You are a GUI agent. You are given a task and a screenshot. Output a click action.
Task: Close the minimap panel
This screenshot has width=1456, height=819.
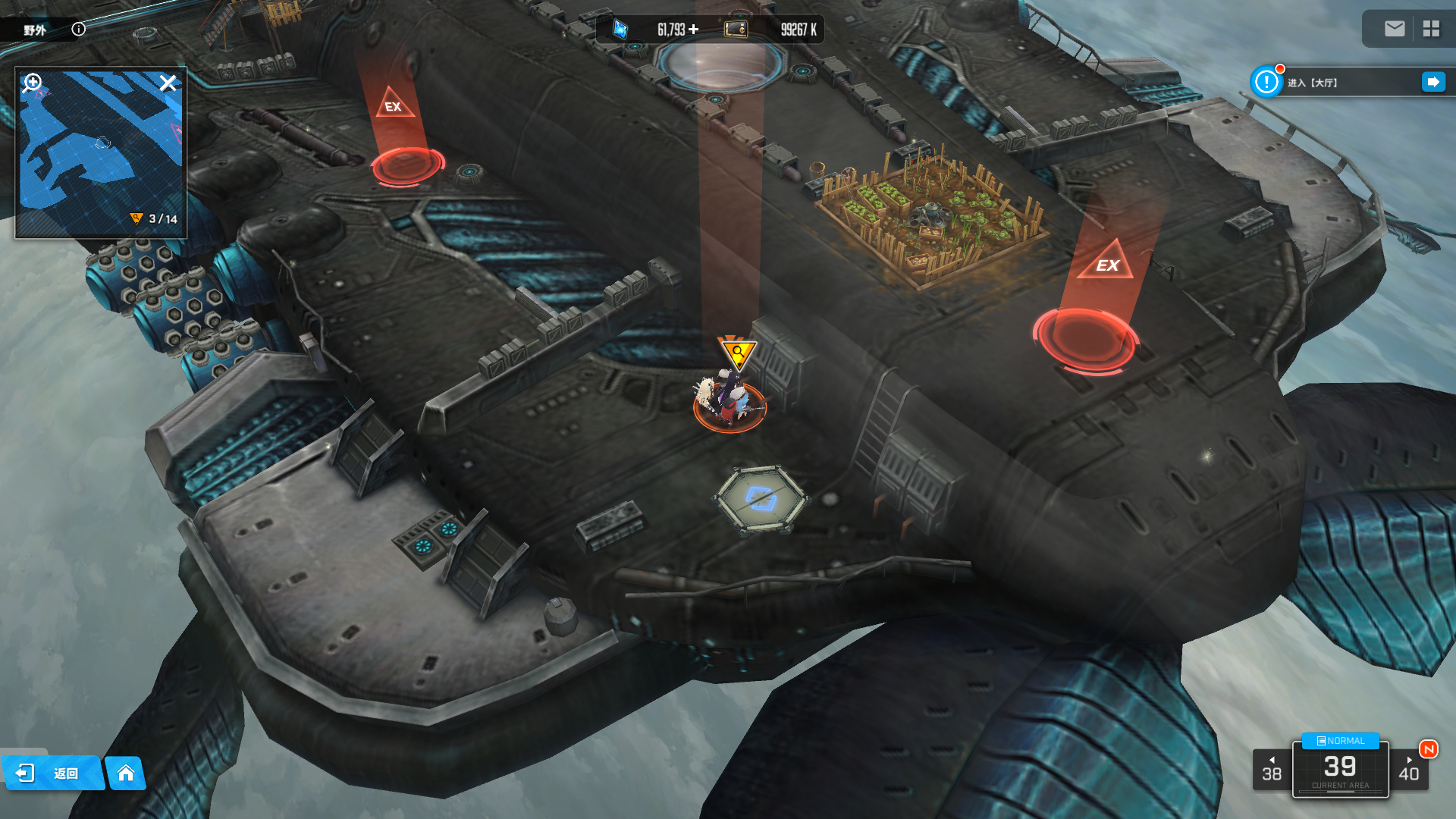coord(168,83)
